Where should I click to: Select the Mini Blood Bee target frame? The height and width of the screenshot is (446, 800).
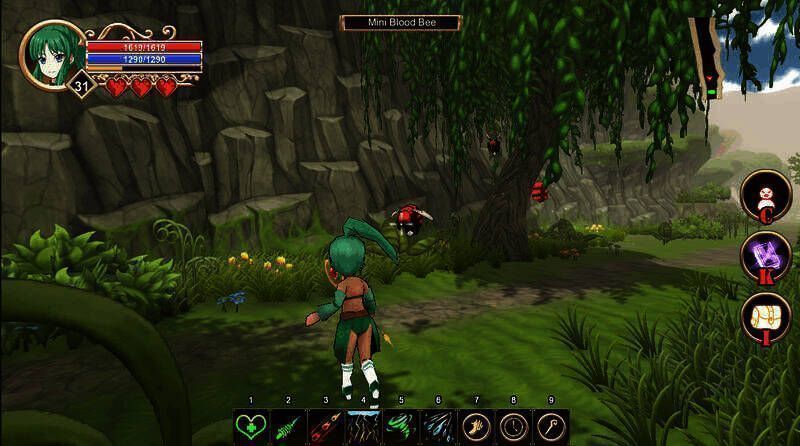coord(400,22)
